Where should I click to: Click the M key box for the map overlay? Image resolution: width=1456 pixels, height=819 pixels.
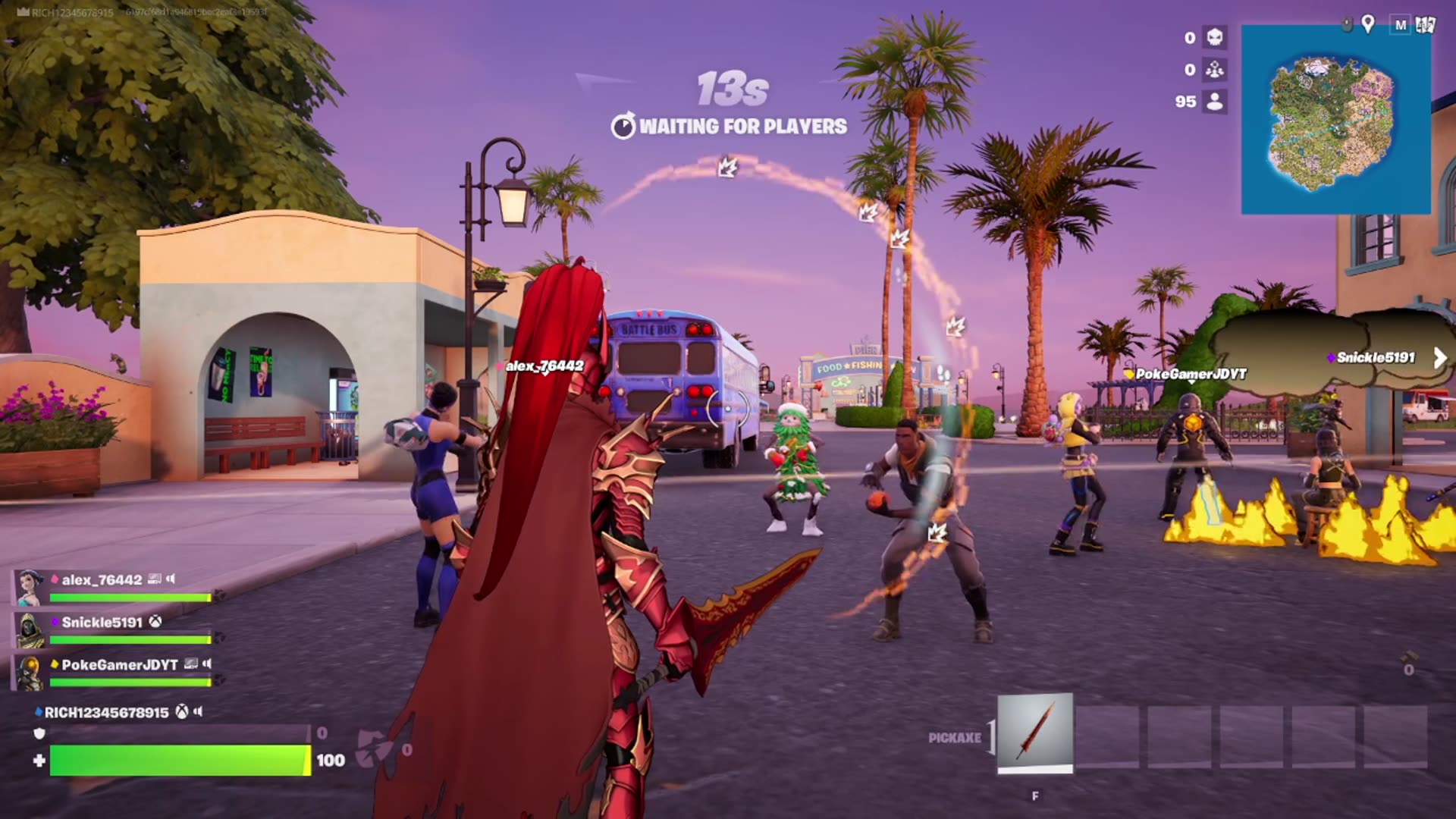pos(1401,26)
